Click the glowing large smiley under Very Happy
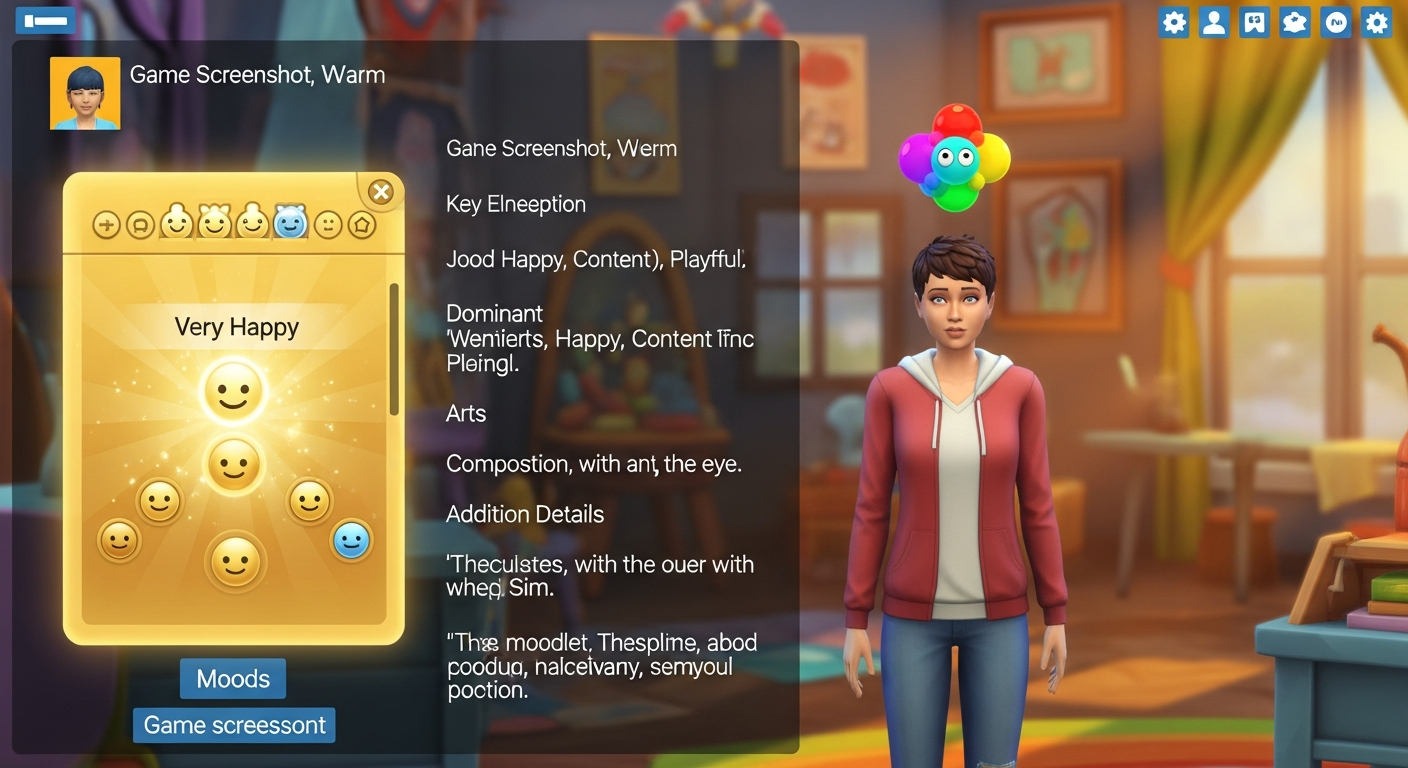Viewport: 1408px width, 768px height. [234, 390]
